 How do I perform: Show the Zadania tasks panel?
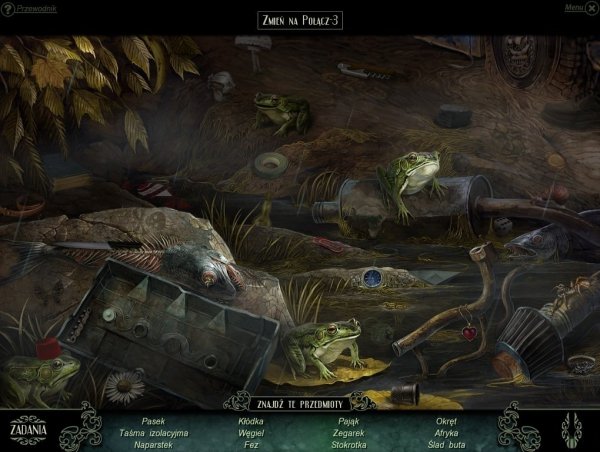[x=28, y=429]
